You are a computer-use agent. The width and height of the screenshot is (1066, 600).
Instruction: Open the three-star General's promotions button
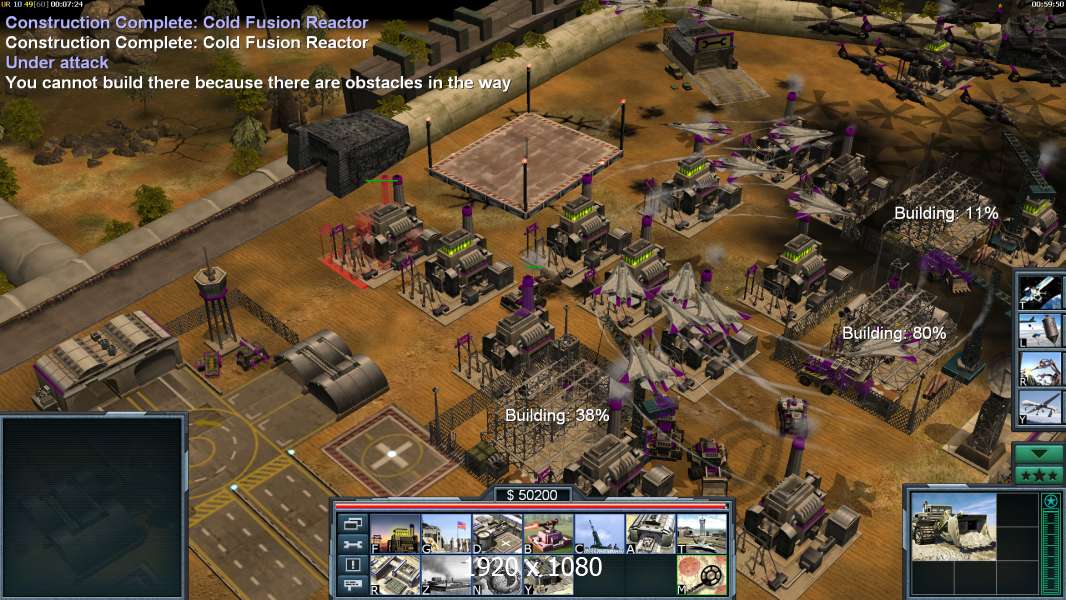tap(1038, 473)
